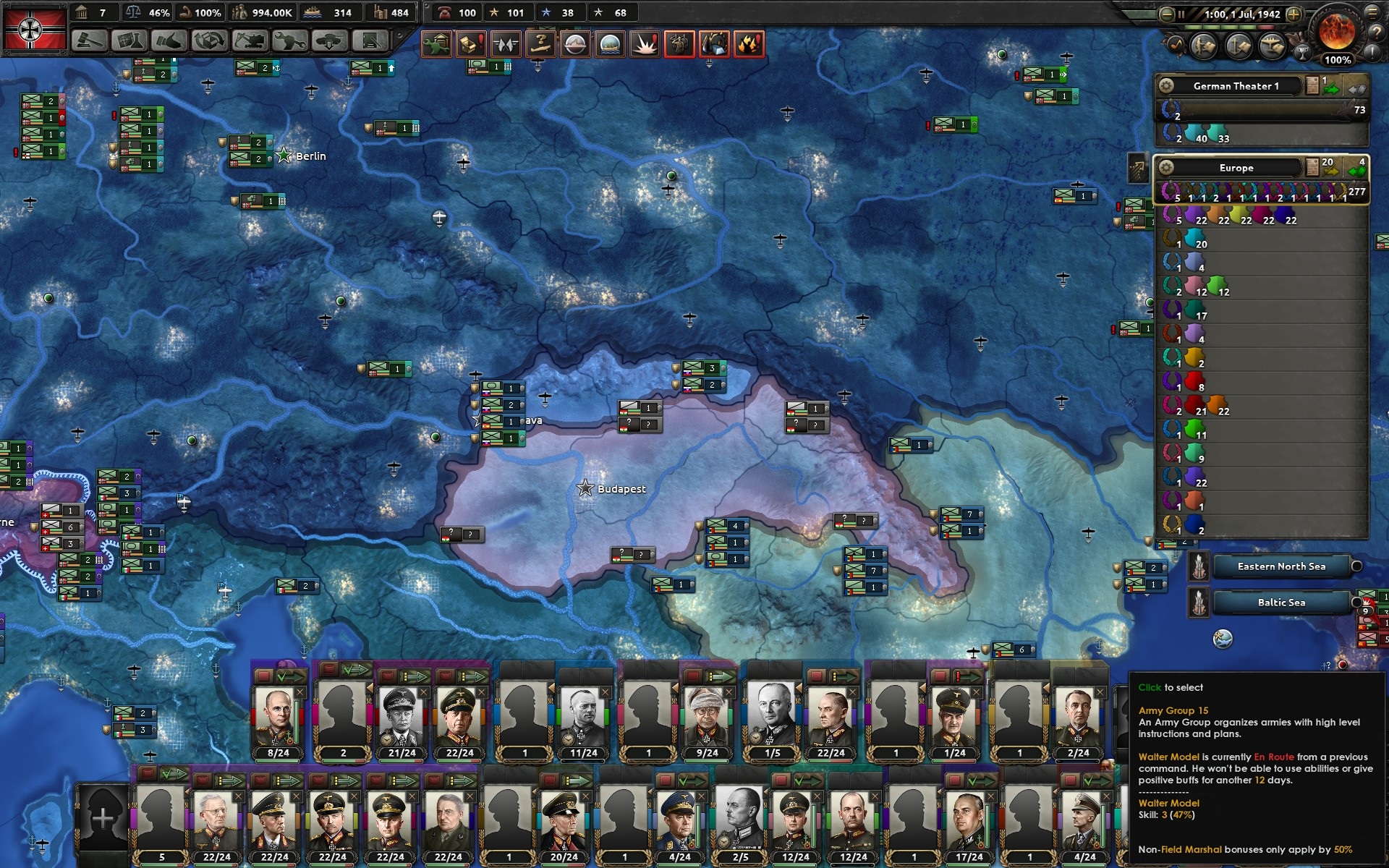This screenshot has width=1389, height=868.
Task: Select the Baltic Sea region
Action: (x=1281, y=602)
